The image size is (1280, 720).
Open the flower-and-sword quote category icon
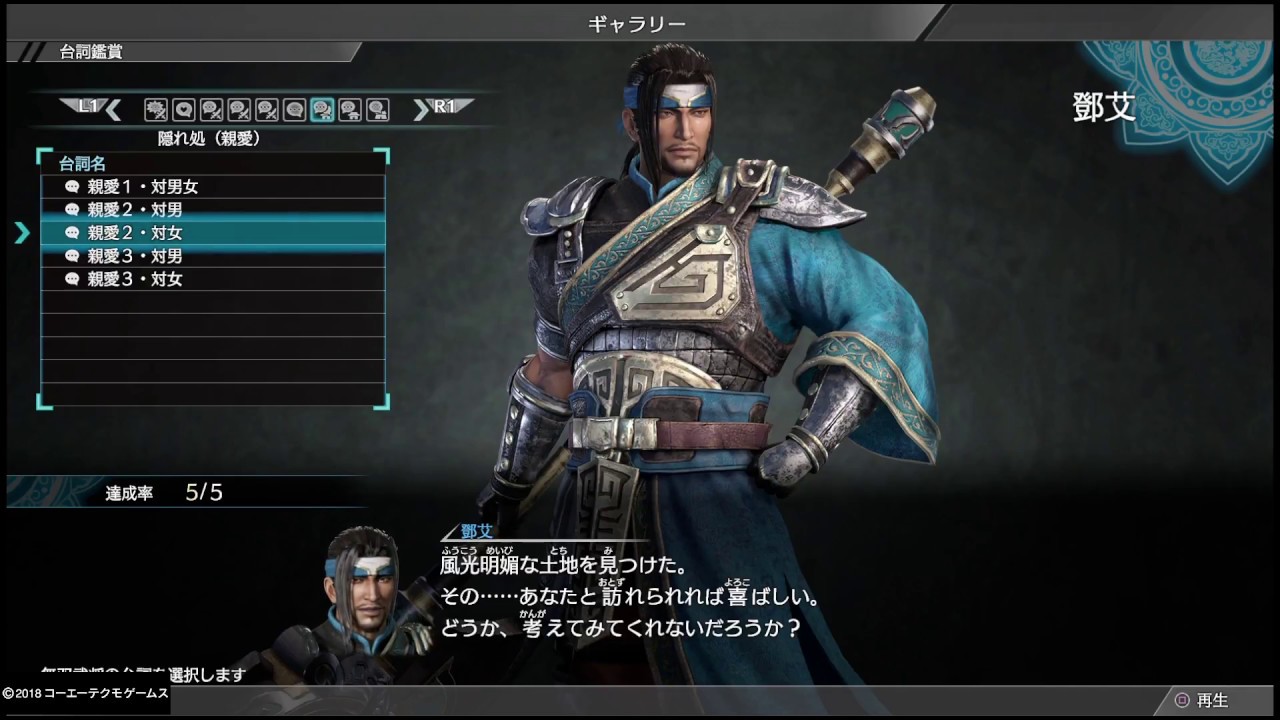(x=155, y=108)
